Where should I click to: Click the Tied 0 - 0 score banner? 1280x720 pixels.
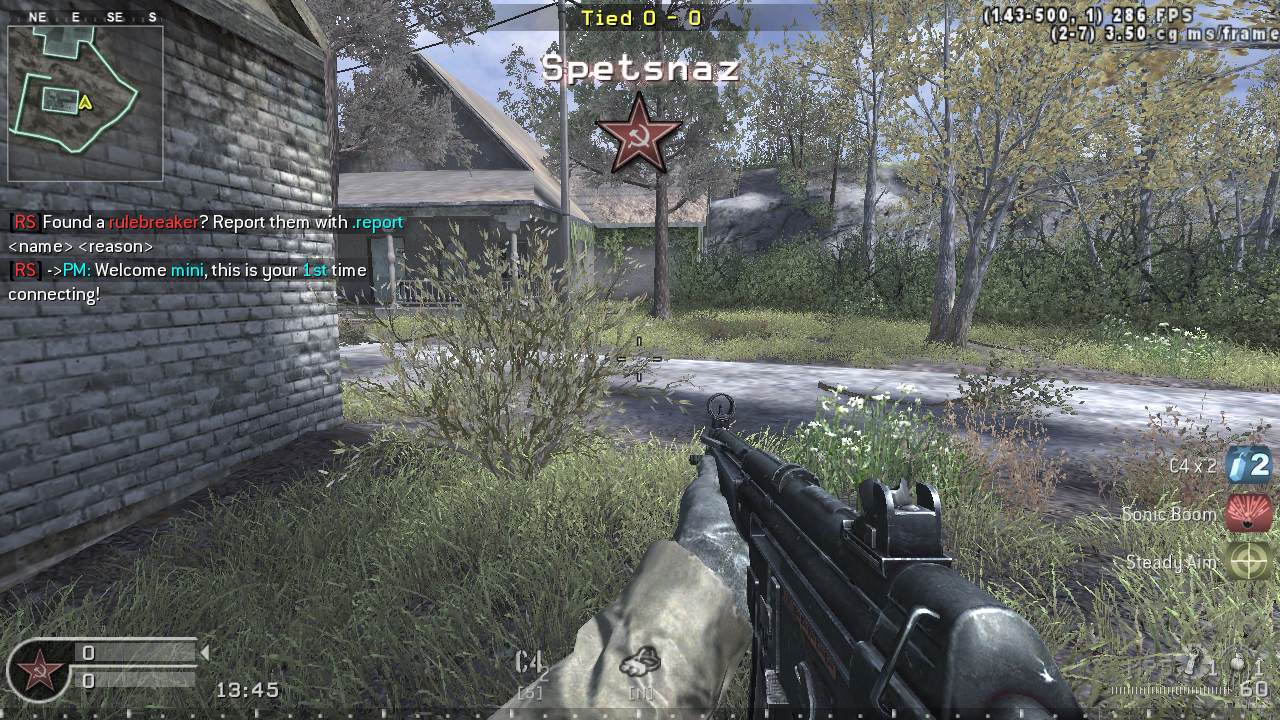coord(640,17)
